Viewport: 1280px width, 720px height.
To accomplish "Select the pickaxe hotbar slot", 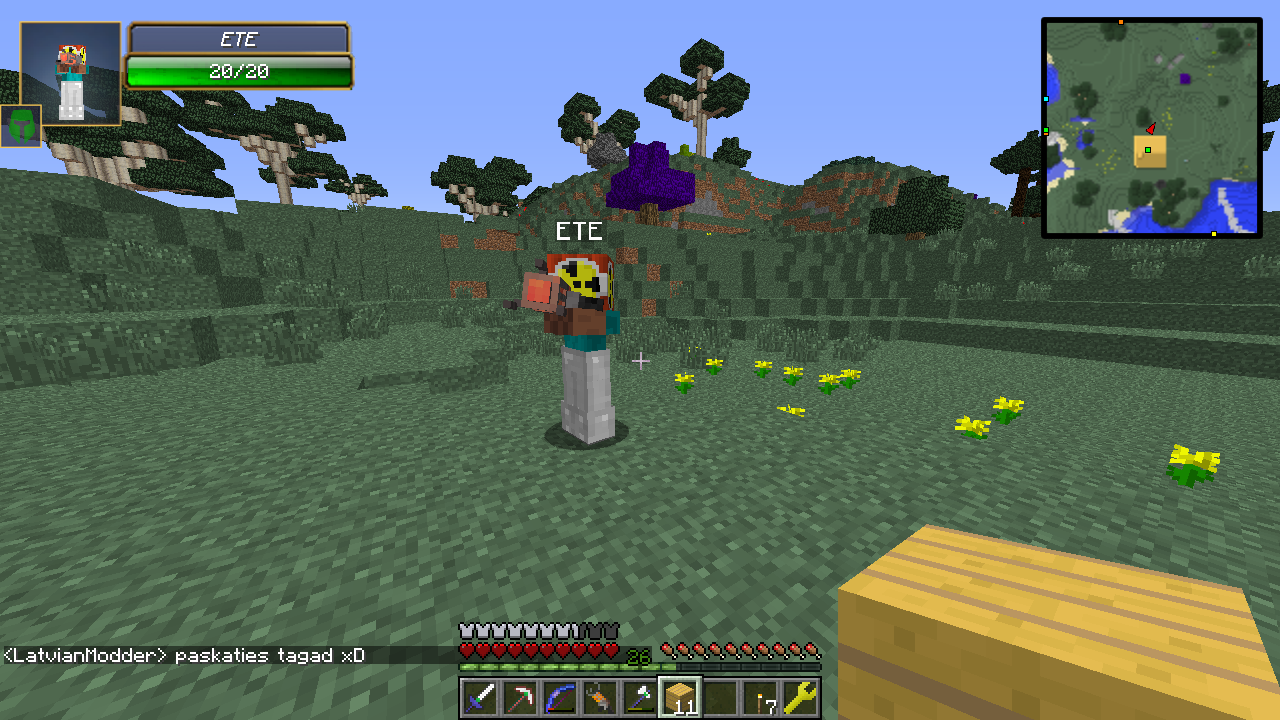I will [x=520, y=697].
